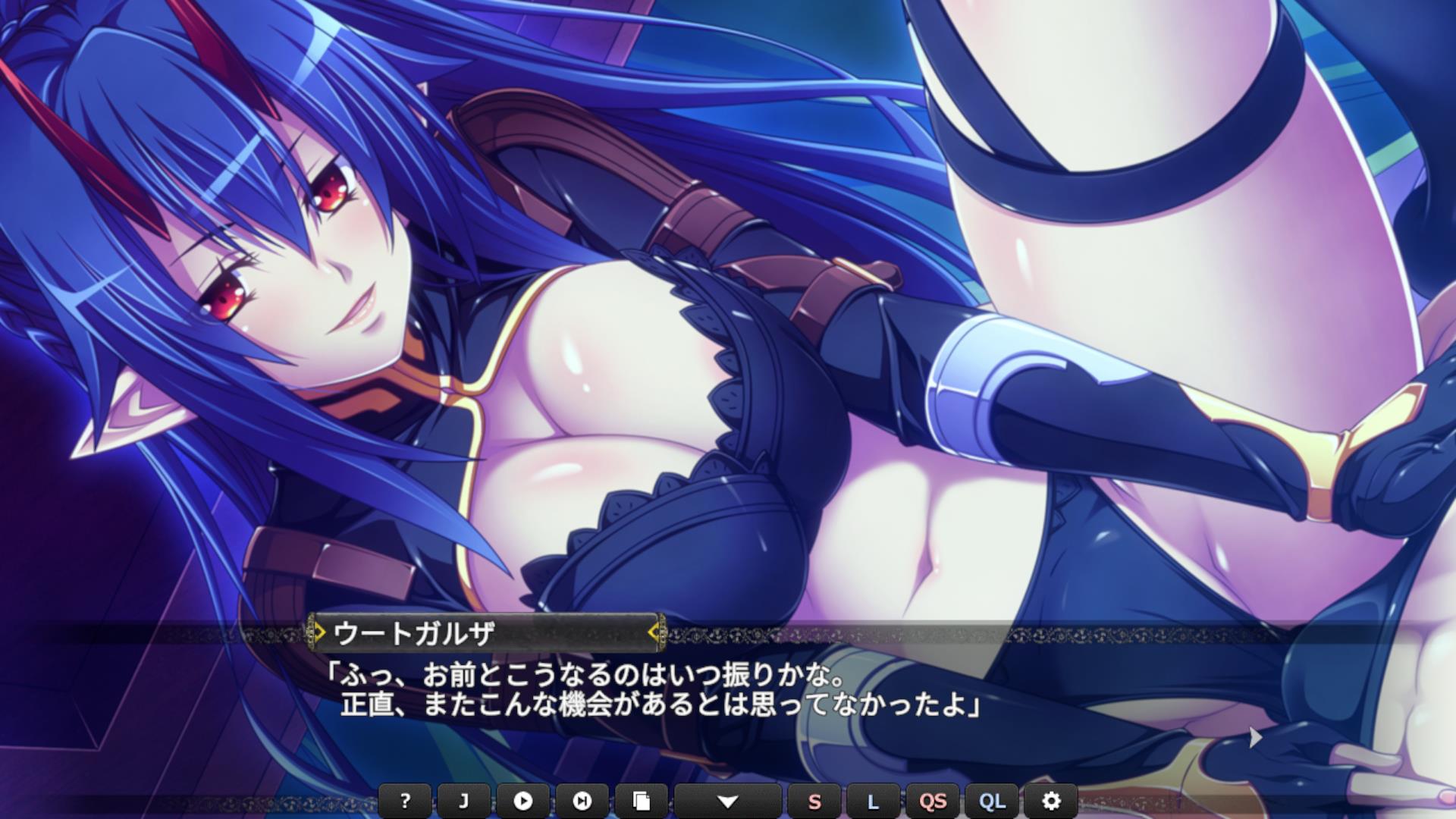Open the backlog pages icon

click(x=641, y=801)
